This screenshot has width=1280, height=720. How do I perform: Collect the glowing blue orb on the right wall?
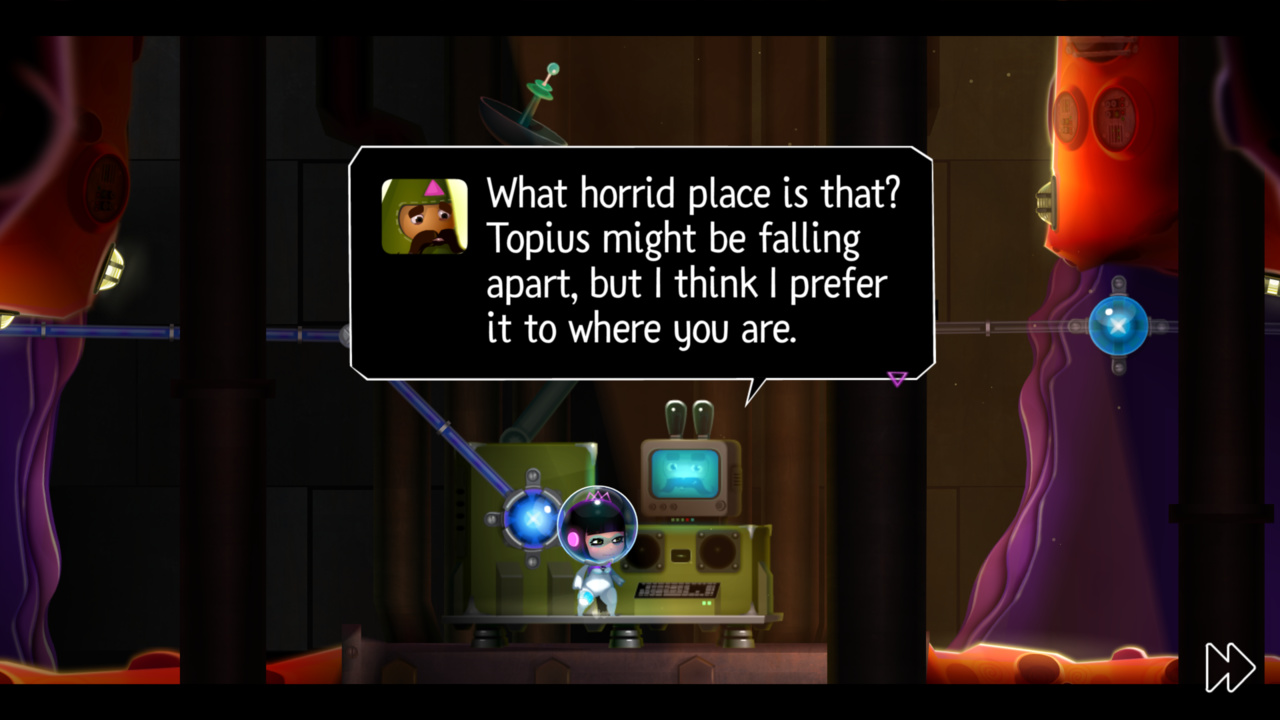pyautogui.click(x=1117, y=325)
